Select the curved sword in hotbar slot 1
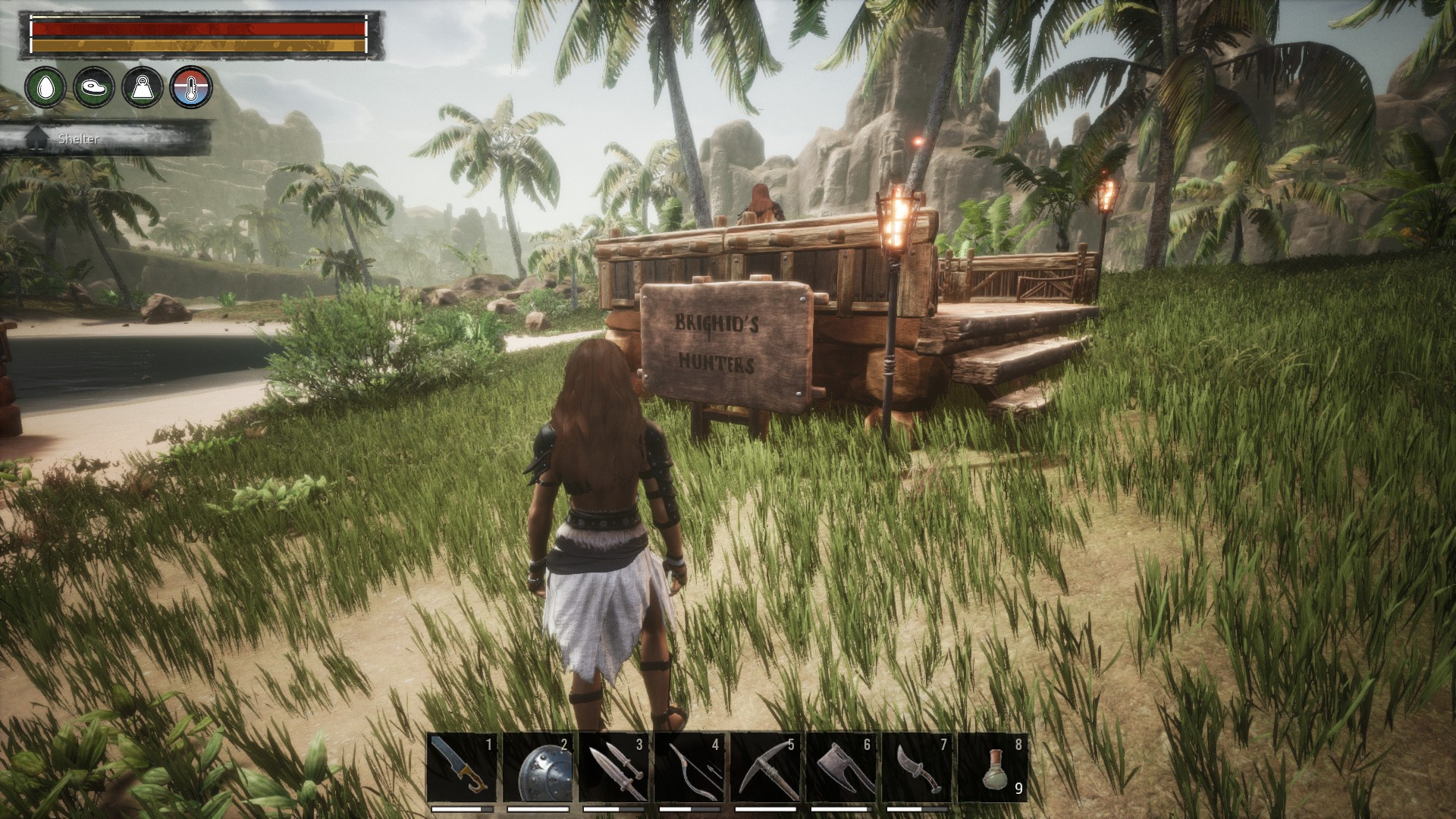This screenshot has height=819, width=1456. pyautogui.click(x=461, y=767)
